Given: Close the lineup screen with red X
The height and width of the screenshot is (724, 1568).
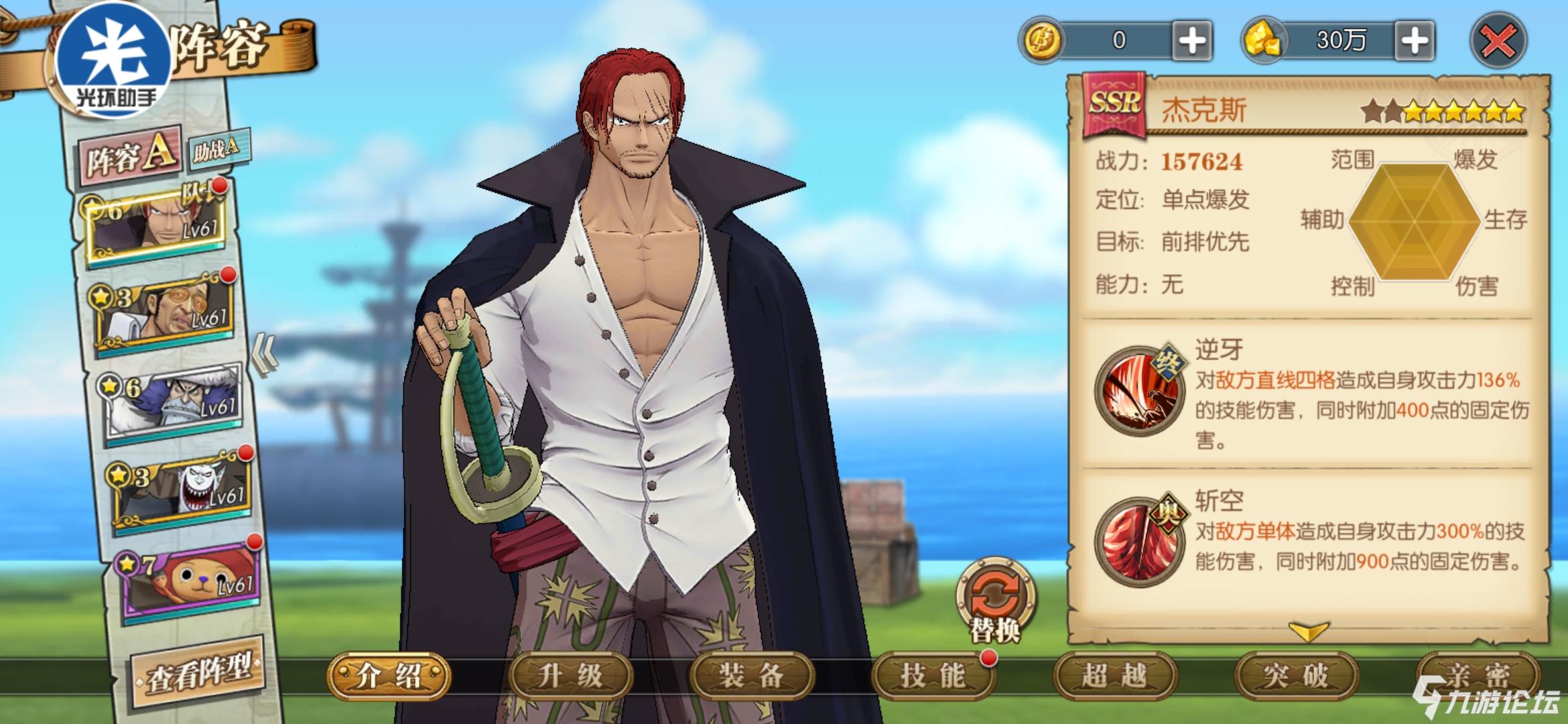Looking at the screenshot, I should point(1498,42).
